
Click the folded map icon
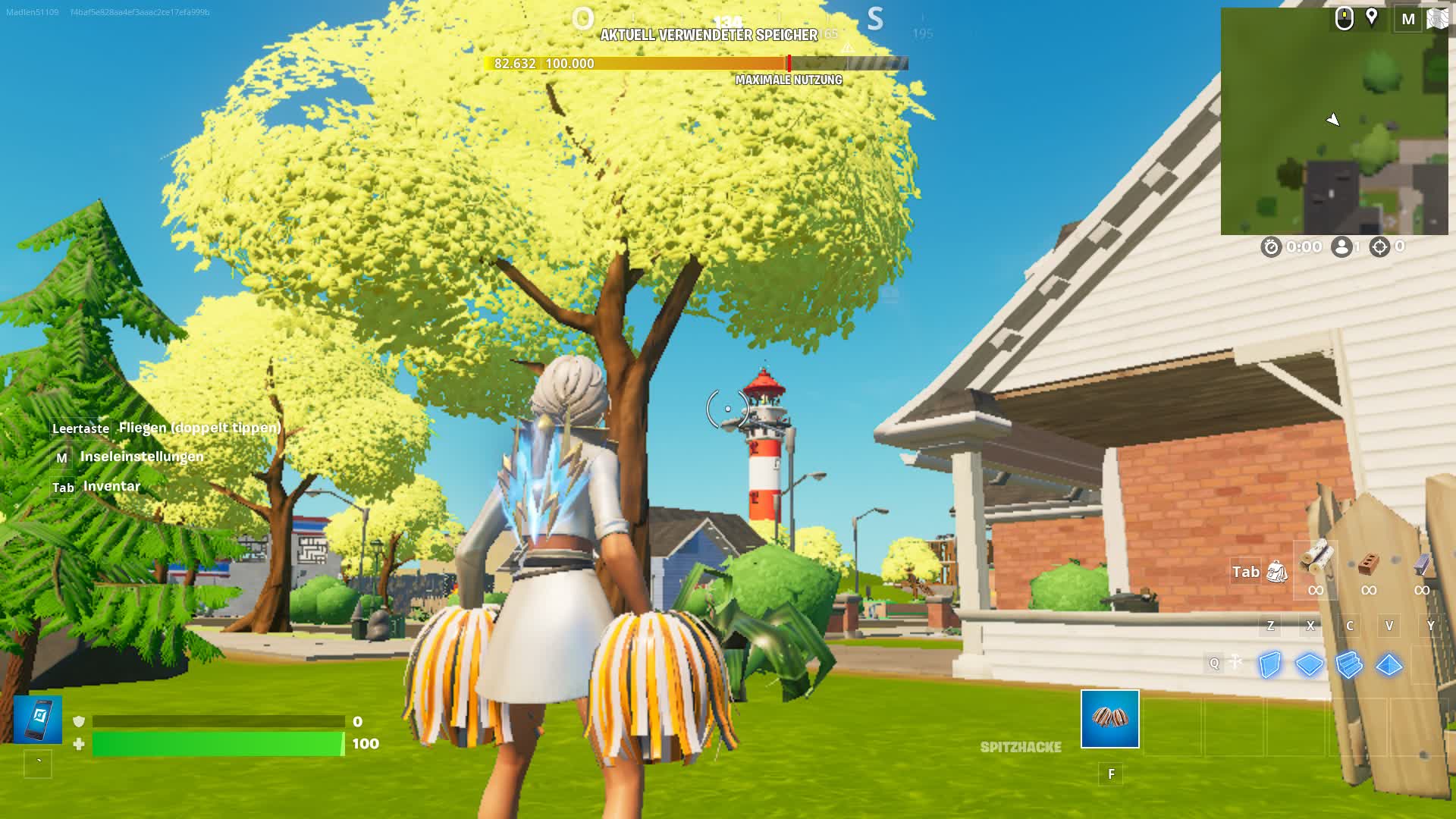pos(1437,18)
